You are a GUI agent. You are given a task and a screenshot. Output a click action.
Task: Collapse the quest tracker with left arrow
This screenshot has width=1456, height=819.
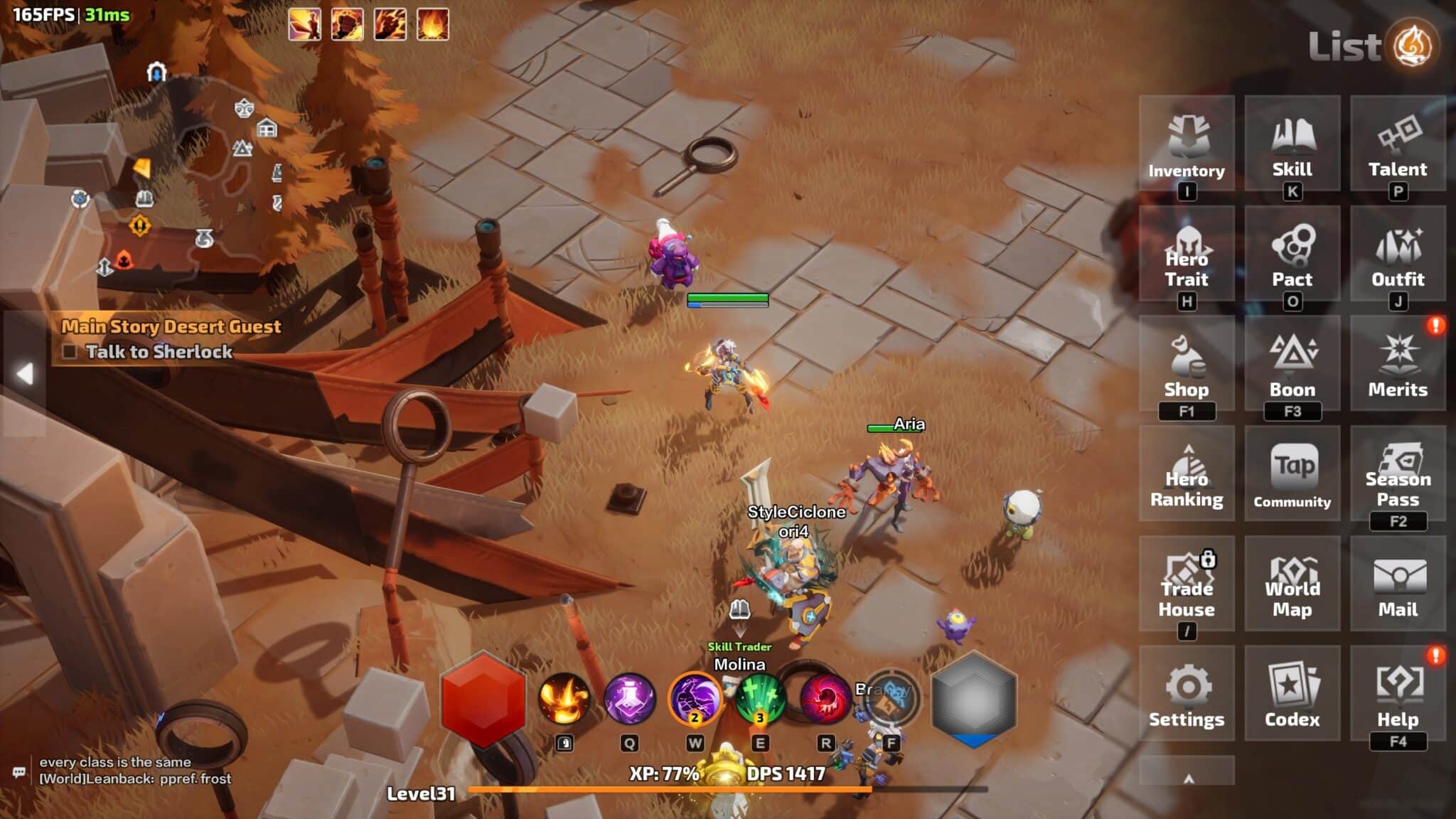point(25,373)
